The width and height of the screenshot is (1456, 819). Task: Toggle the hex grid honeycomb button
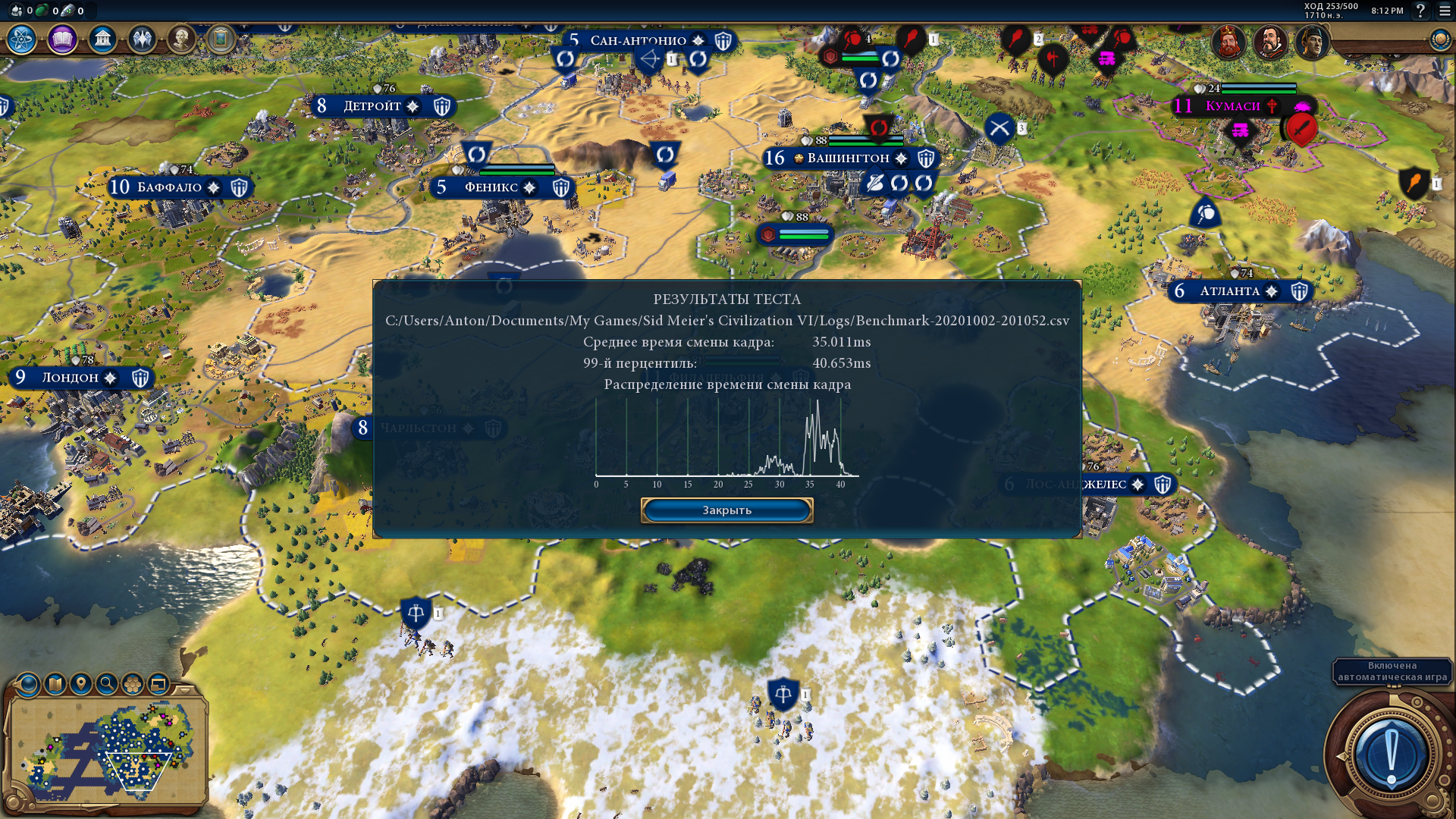133,684
